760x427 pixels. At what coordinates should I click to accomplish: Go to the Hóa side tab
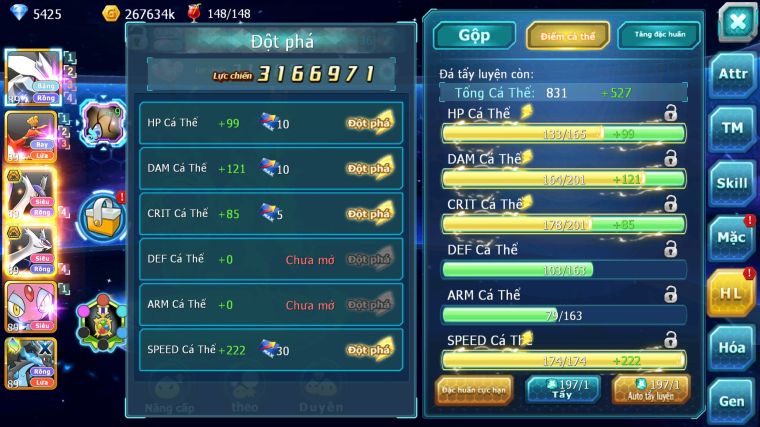click(733, 348)
